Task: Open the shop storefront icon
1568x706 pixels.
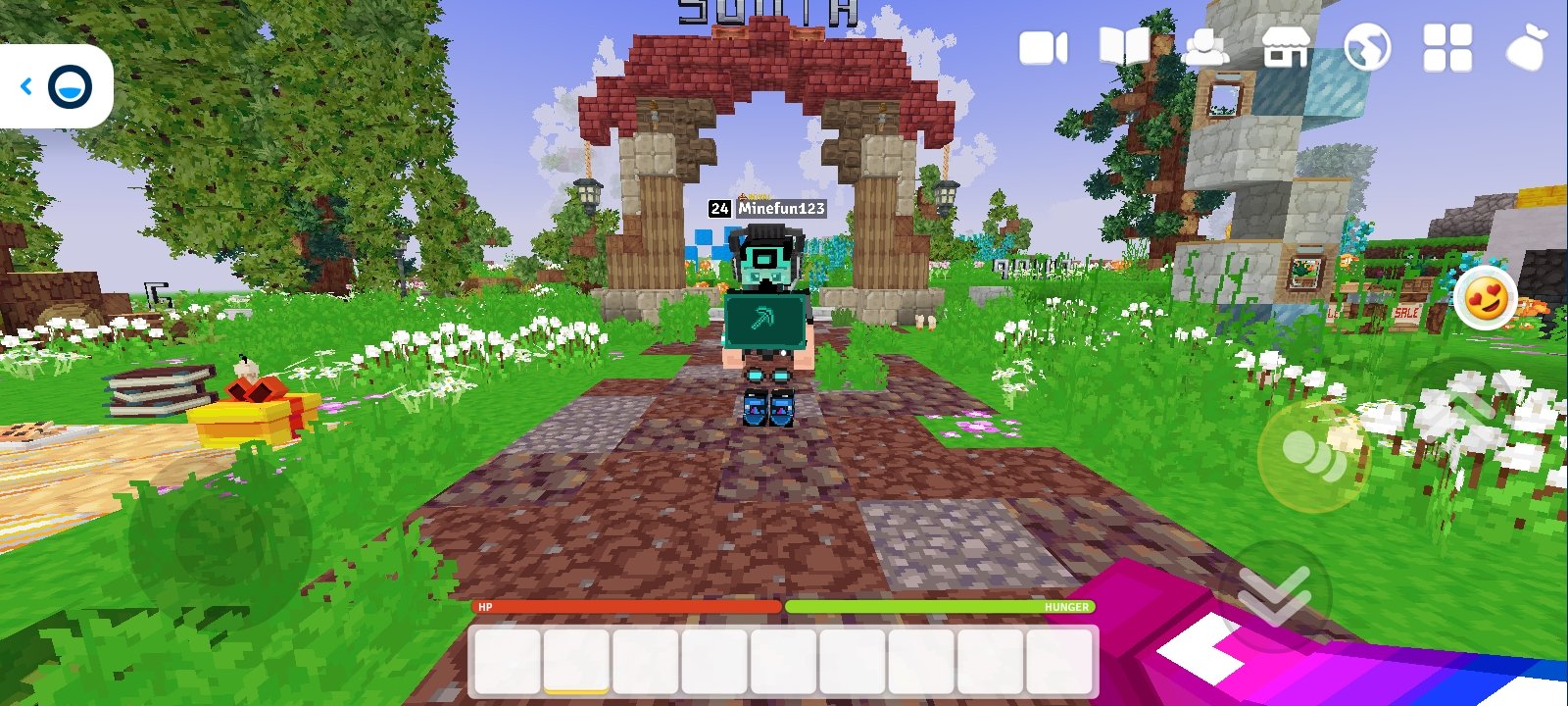Action: coord(1286,47)
